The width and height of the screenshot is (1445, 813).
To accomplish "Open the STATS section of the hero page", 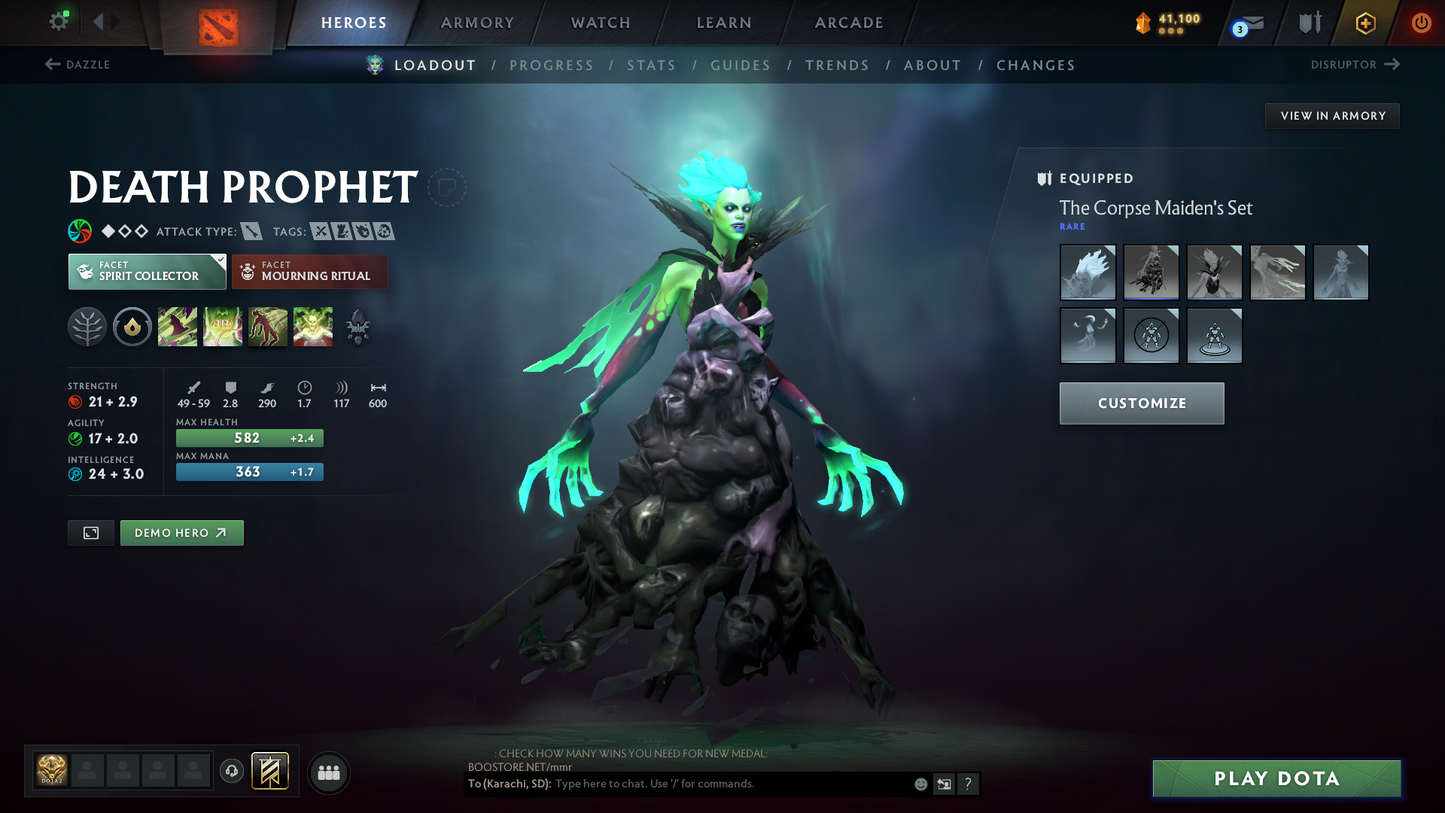I will pyautogui.click(x=652, y=64).
